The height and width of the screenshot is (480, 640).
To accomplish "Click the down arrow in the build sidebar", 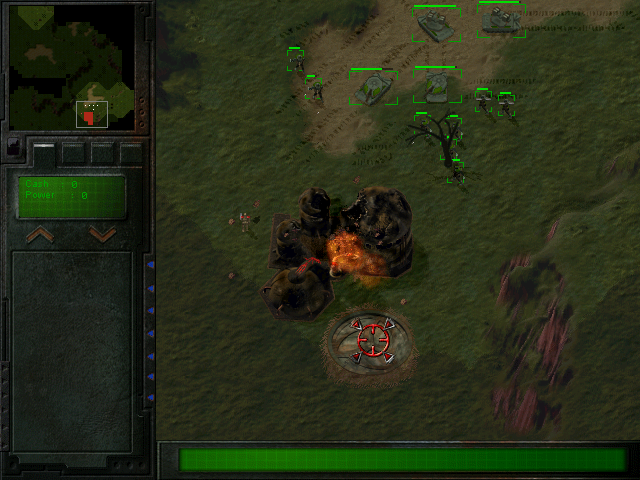I will (x=103, y=235).
